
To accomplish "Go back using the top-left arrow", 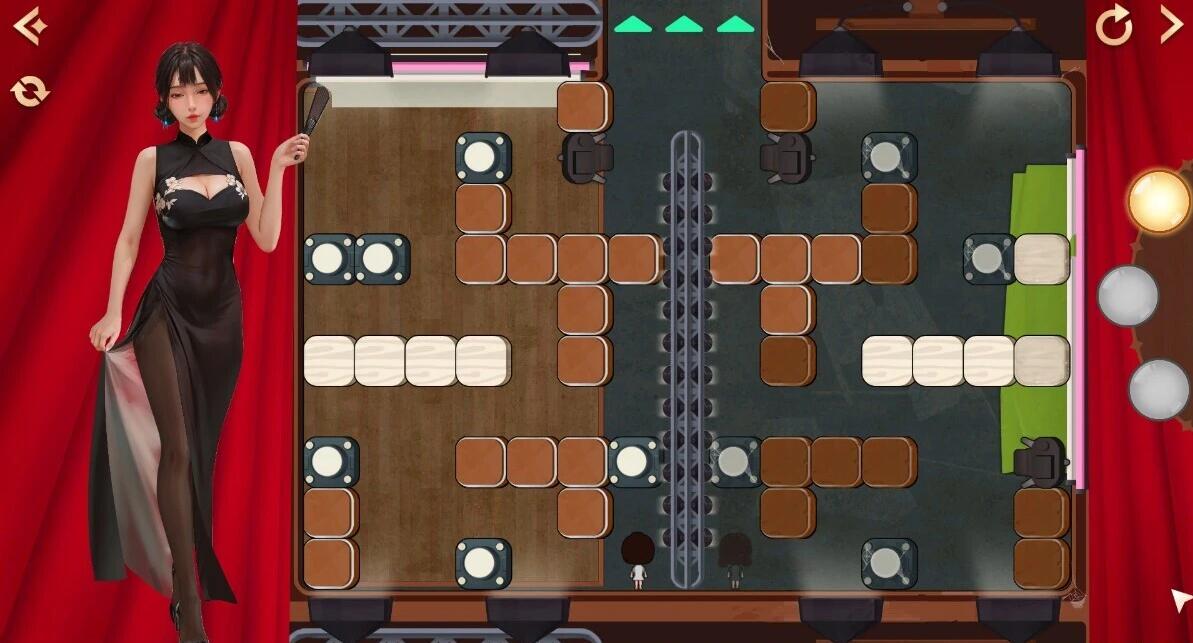I will [x=30, y=26].
